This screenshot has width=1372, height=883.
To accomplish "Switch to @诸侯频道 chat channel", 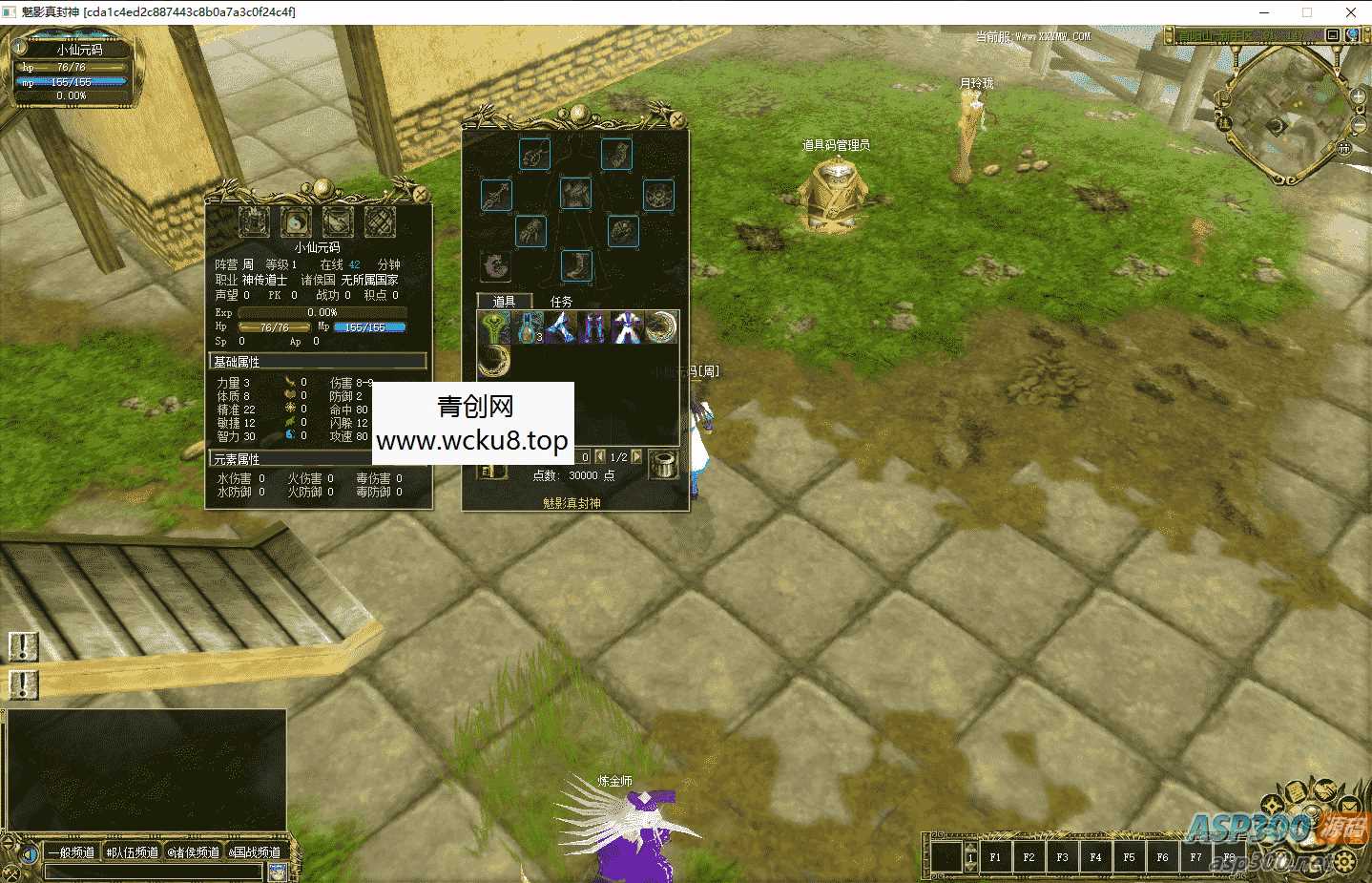I will (194, 852).
